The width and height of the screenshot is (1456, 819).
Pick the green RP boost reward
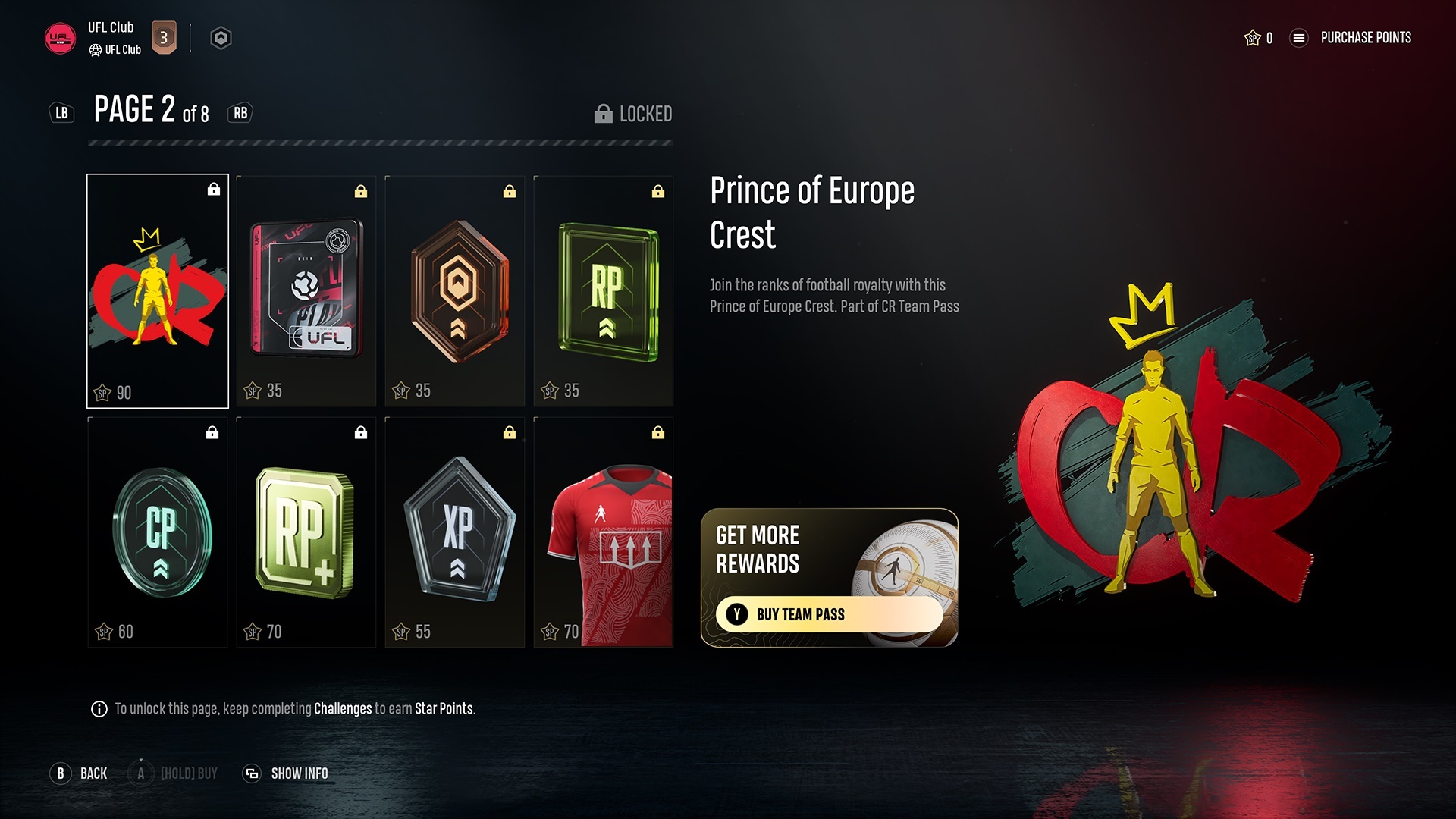(x=604, y=291)
